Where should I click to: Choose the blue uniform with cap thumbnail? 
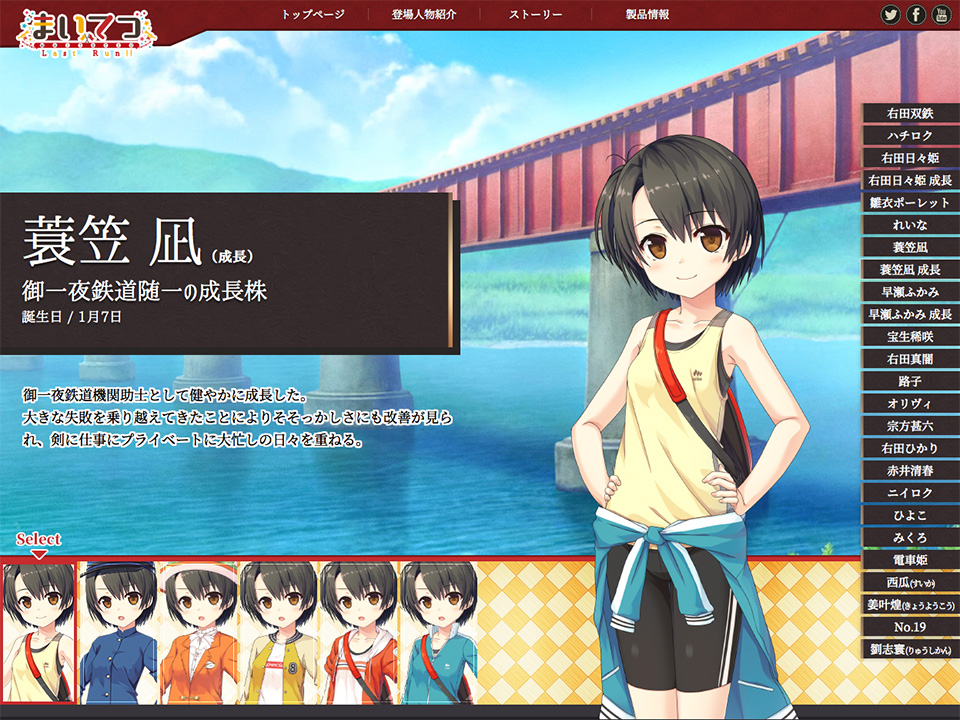(x=119, y=632)
